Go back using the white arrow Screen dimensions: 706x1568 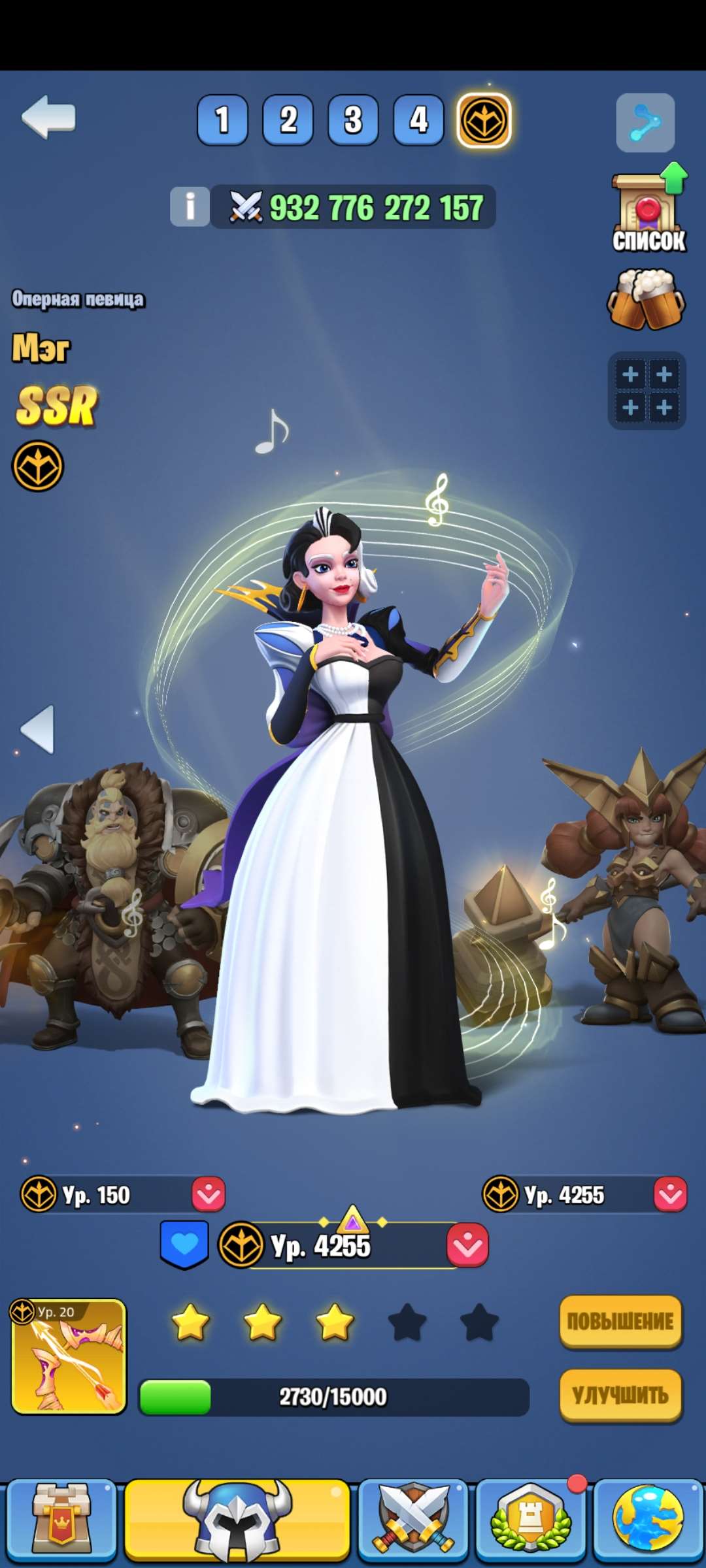pyautogui.click(x=48, y=118)
